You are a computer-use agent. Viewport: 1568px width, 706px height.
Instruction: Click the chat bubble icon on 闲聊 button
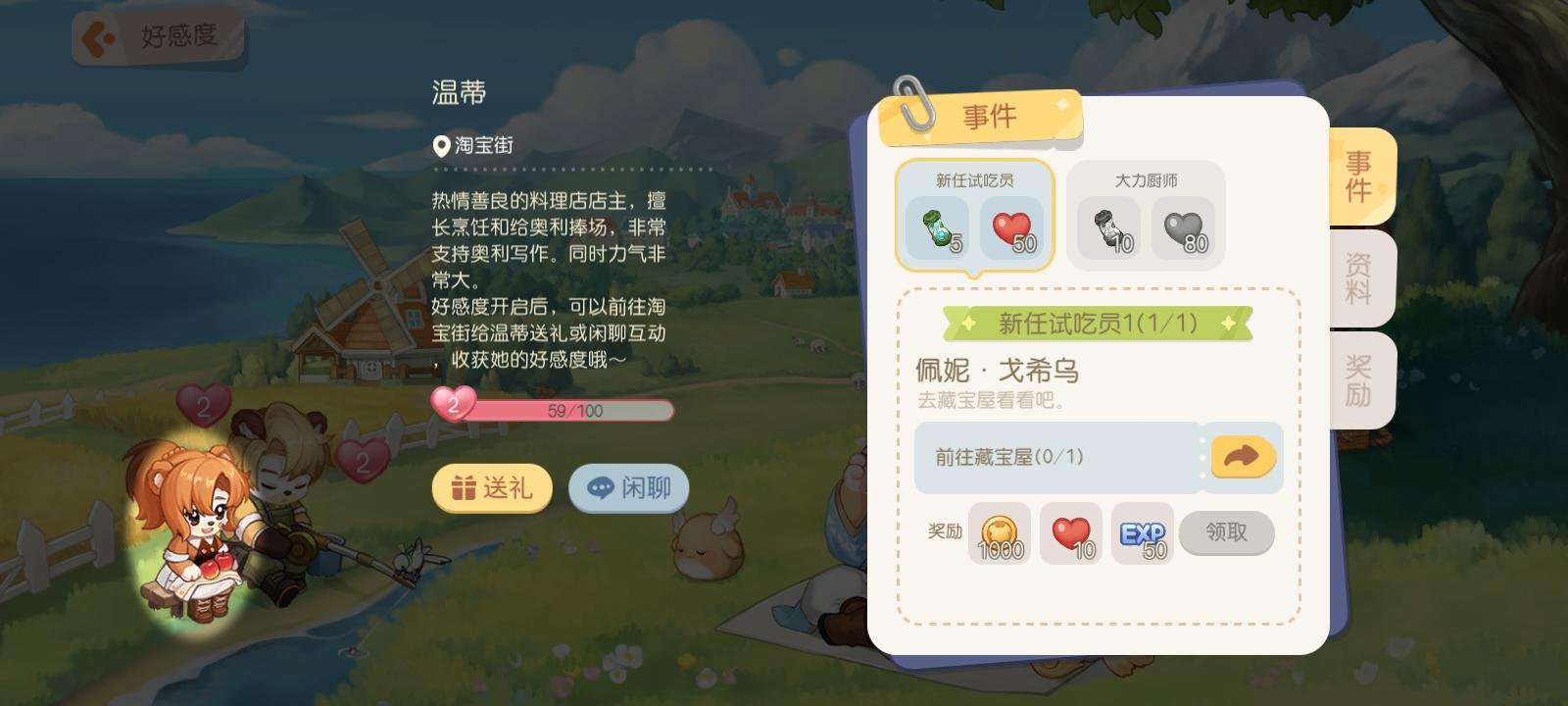pos(602,487)
